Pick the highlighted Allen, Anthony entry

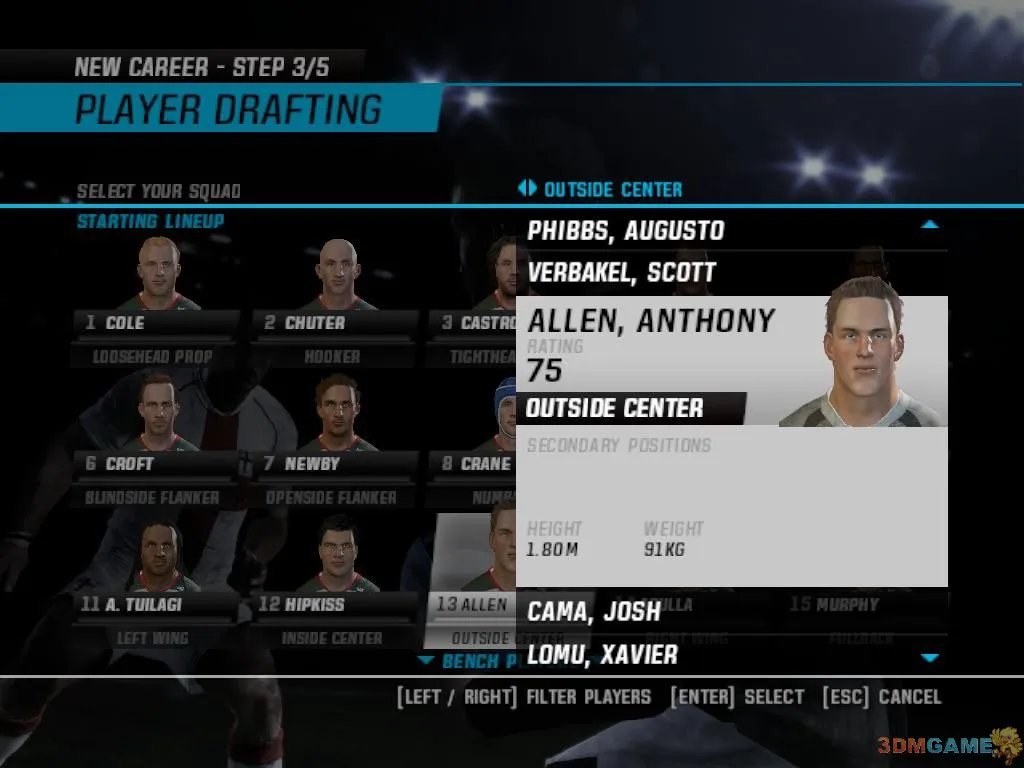pos(650,320)
